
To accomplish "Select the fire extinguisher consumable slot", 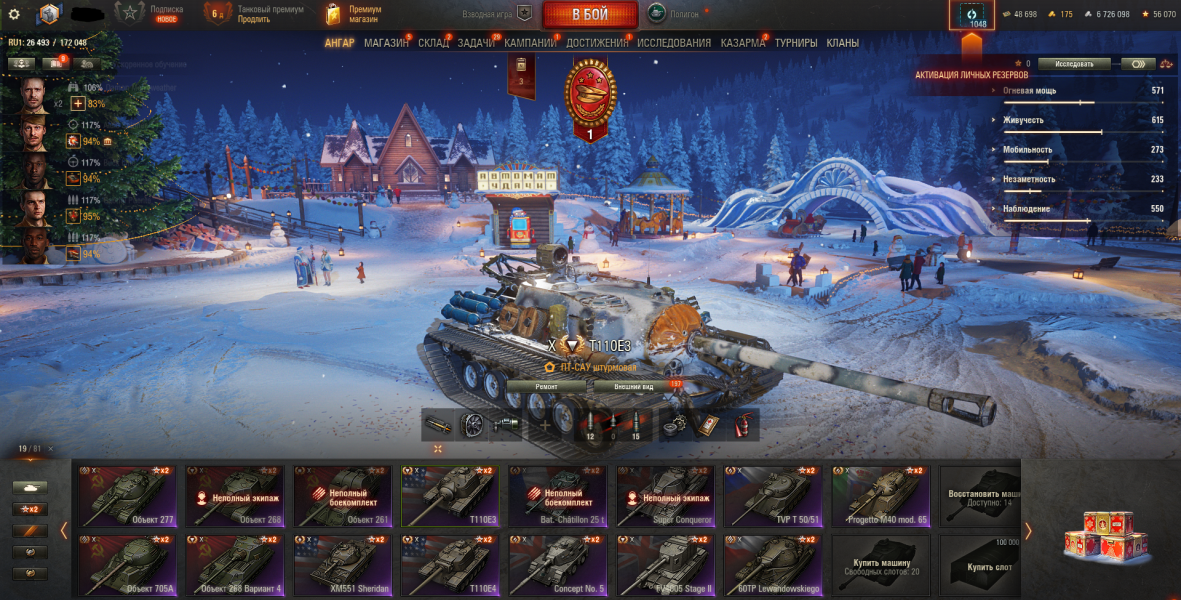I will (742, 425).
